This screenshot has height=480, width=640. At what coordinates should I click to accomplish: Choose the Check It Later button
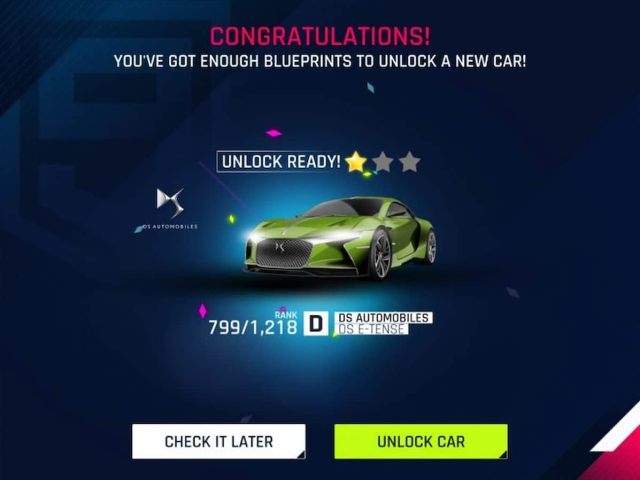click(x=218, y=441)
